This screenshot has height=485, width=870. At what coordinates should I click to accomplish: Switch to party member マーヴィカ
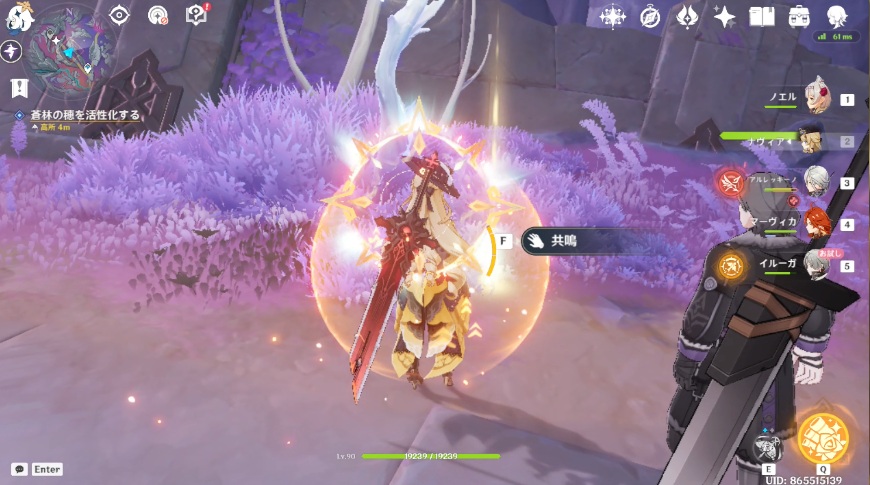[x=816, y=224]
